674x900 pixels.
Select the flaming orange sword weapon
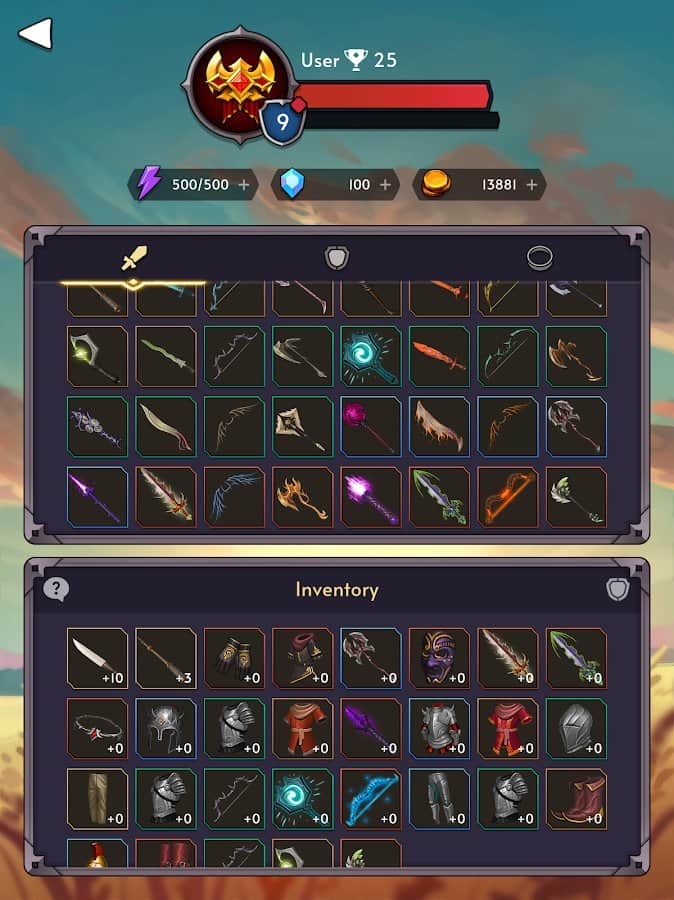coord(438,356)
